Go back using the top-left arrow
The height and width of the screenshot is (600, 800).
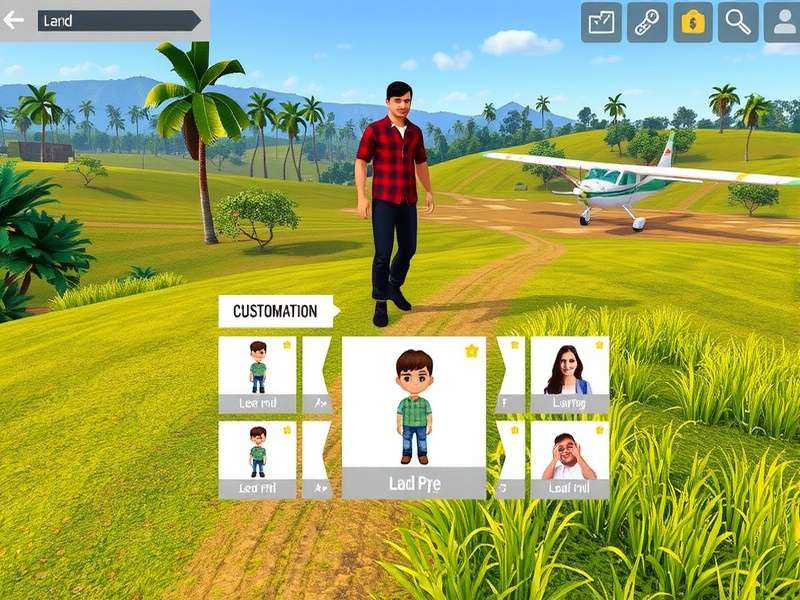(x=14, y=20)
